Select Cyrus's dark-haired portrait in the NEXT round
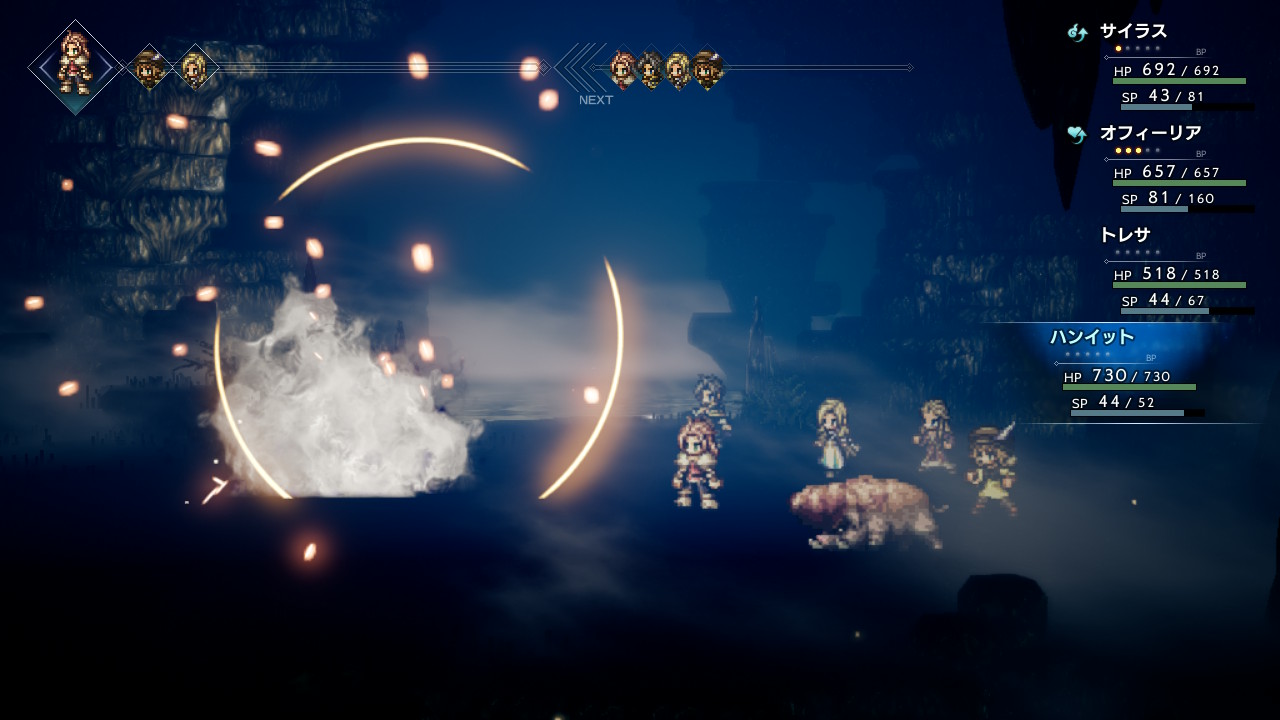 (x=650, y=69)
